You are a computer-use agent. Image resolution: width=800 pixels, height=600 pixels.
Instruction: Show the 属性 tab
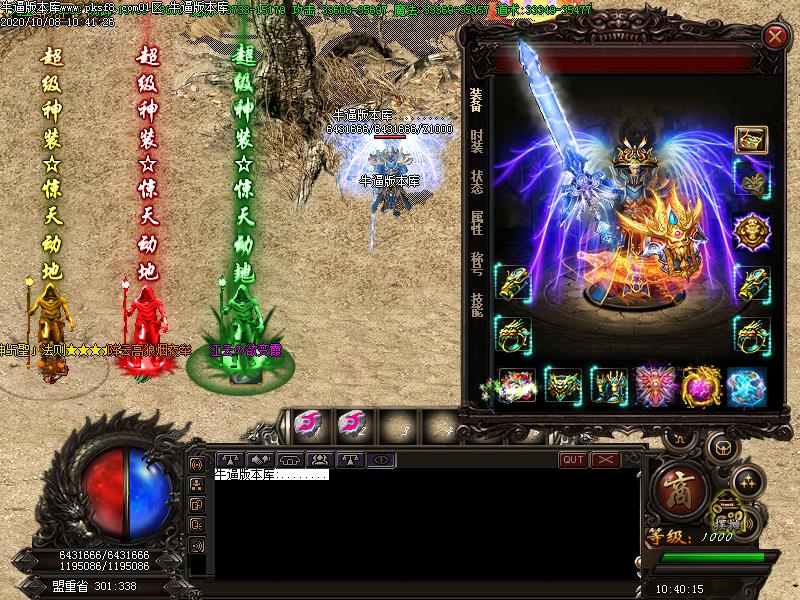coord(477,222)
